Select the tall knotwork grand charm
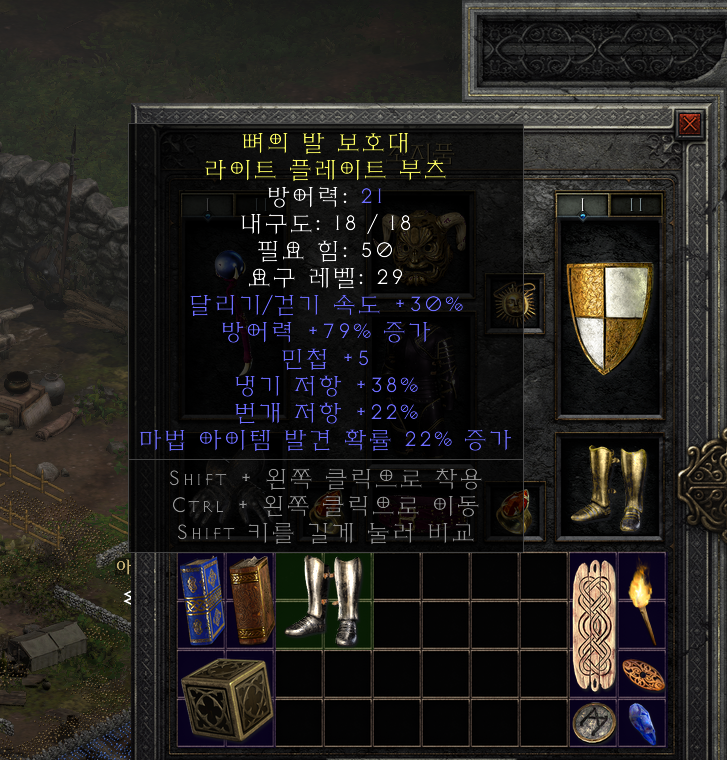727x760 pixels. tap(592, 623)
